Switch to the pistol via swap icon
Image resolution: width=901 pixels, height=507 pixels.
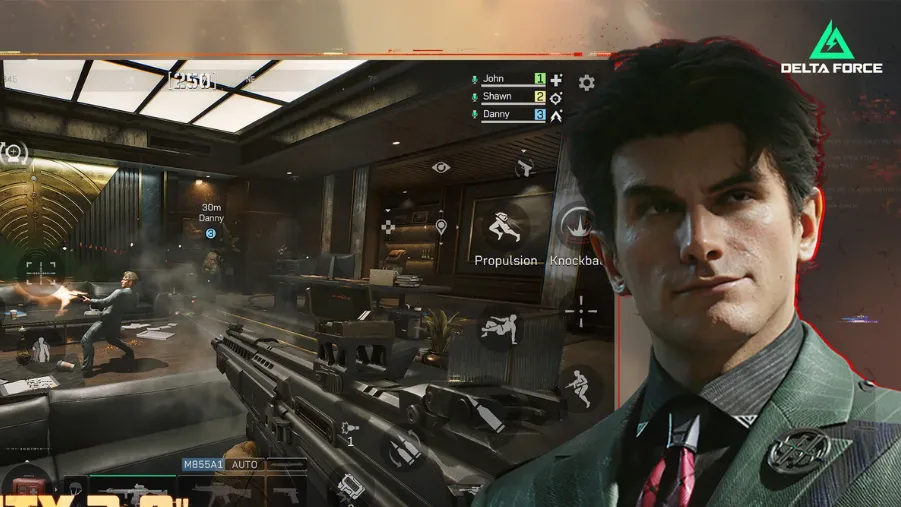525,166
